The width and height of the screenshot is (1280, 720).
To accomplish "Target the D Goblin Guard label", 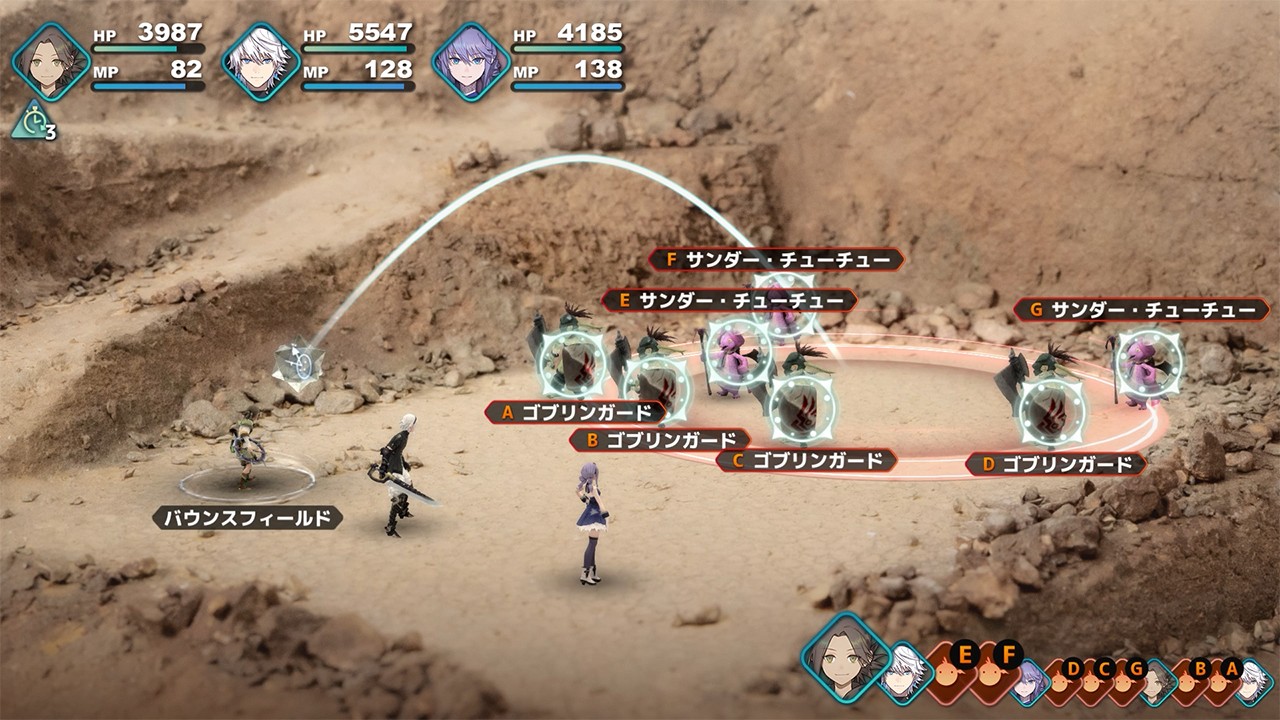I will [x=1056, y=464].
